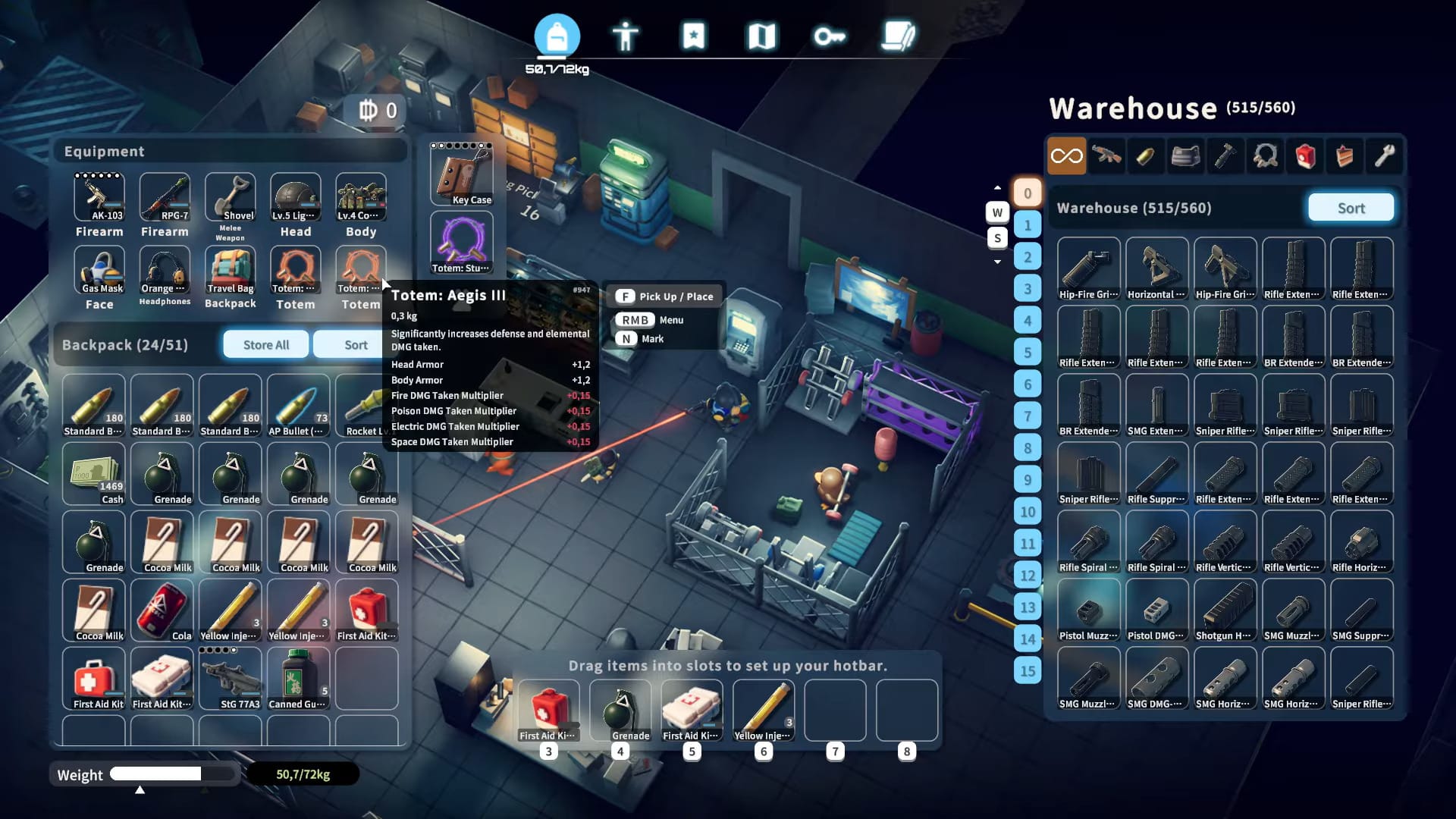The height and width of the screenshot is (819, 1456).
Task: Click the Travel Bag backpack slot
Action: point(230,270)
